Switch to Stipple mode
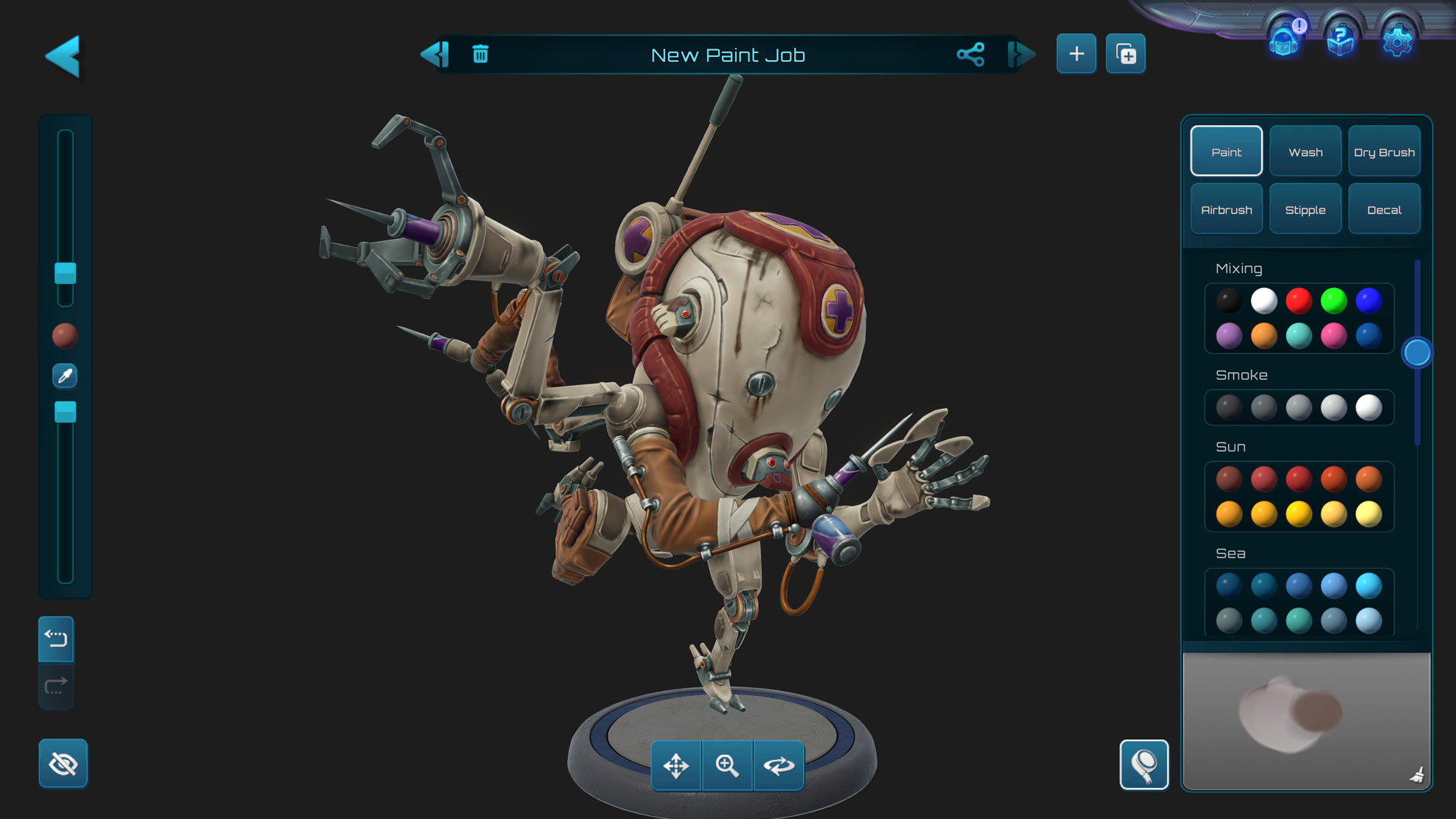 point(1305,209)
